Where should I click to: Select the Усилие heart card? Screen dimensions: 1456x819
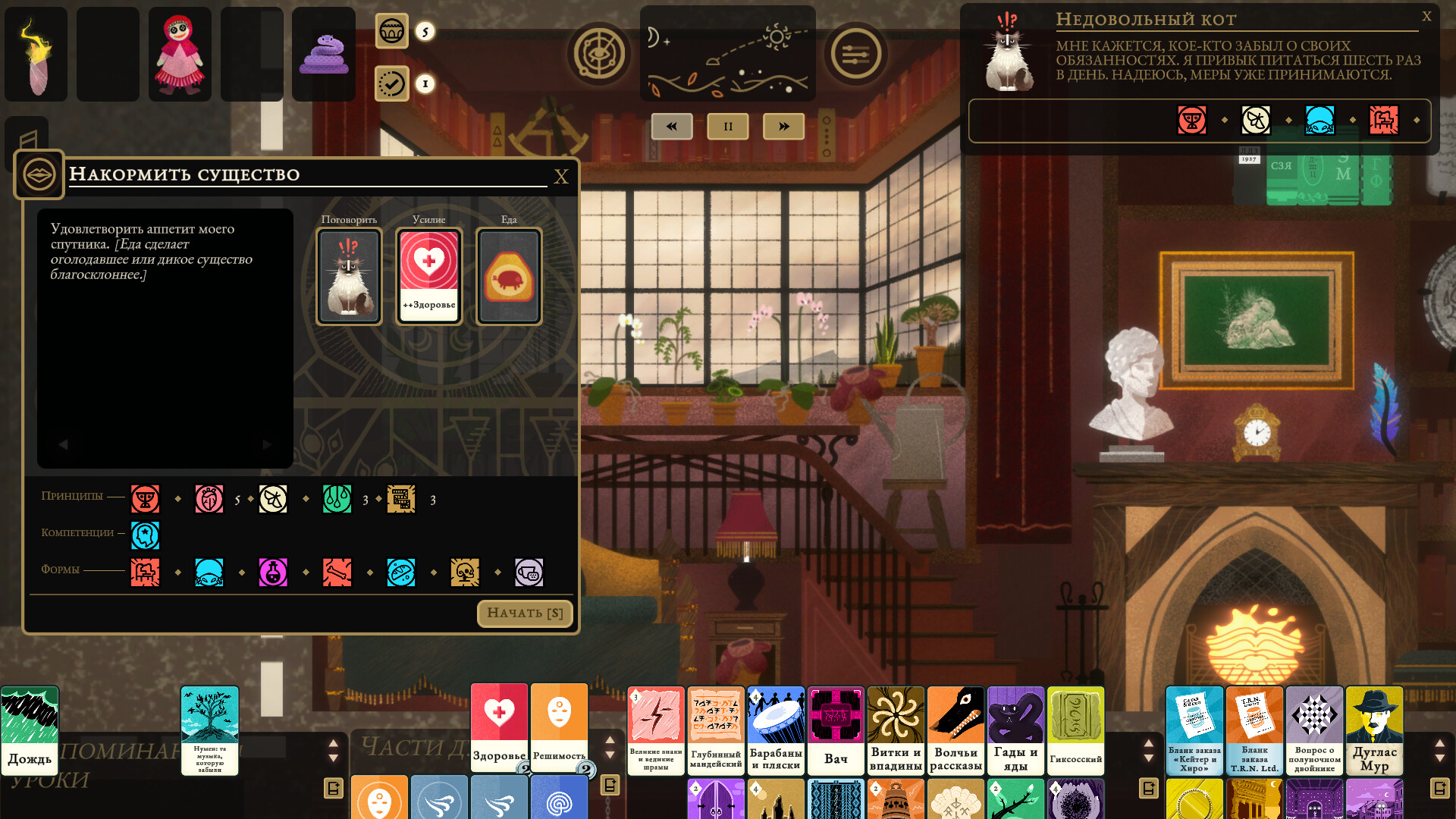click(428, 275)
